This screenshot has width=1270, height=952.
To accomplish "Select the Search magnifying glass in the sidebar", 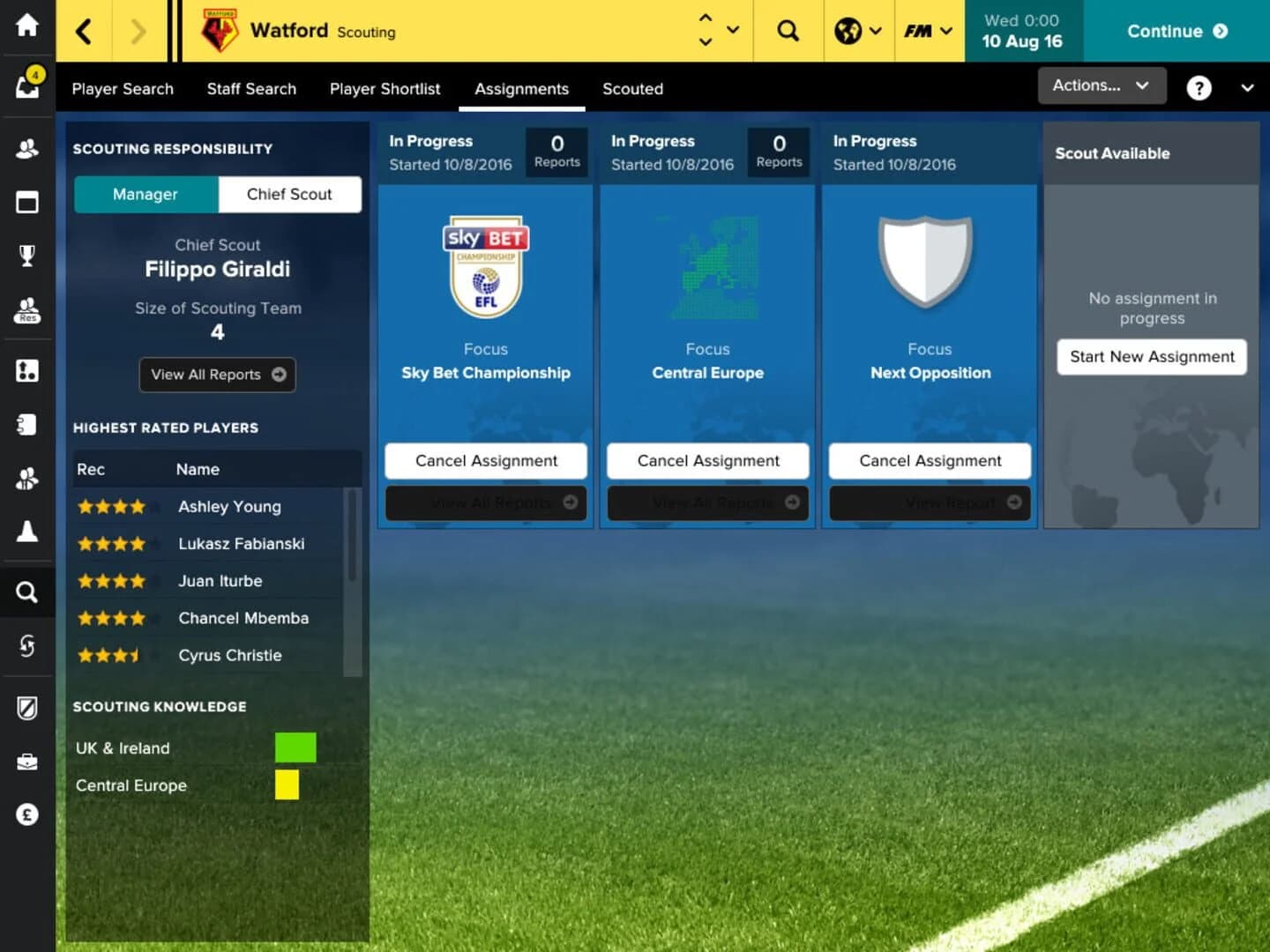I will [x=27, y=592].
